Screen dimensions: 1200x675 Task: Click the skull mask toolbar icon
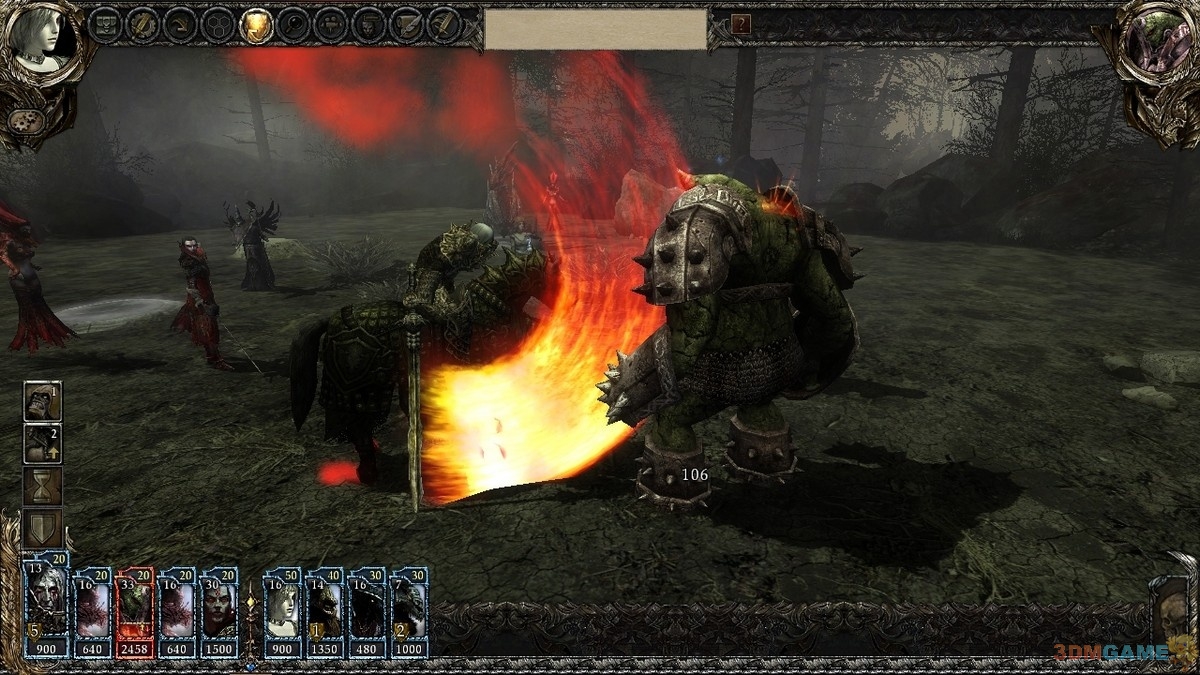tap(368, 25)
